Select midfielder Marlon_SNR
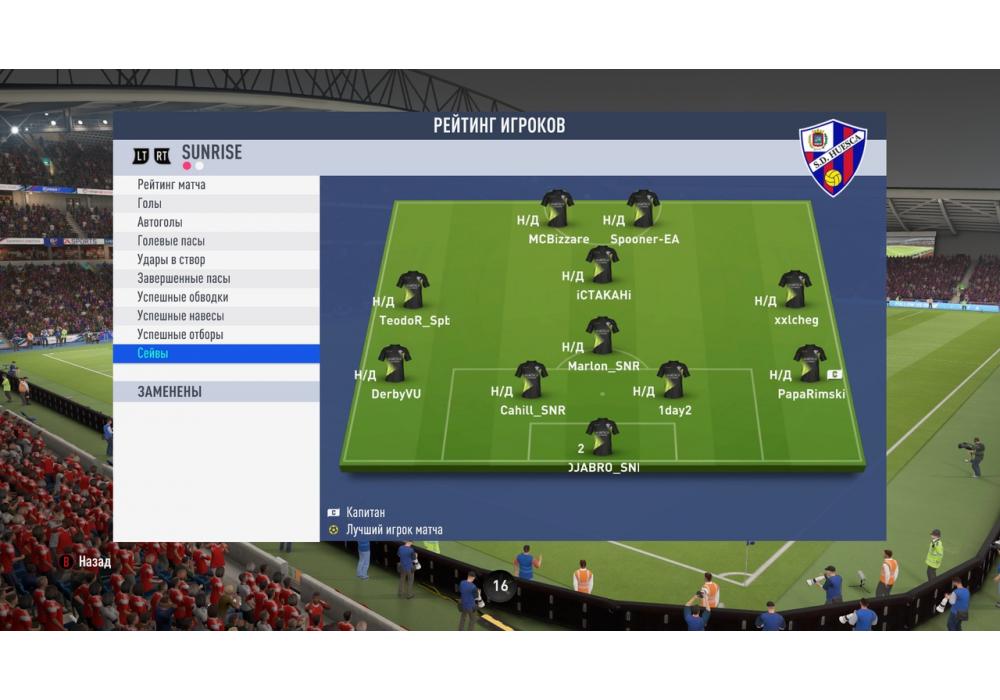Image resolution: width=1000 pixels, height=700 pixels. pos(602,336)
